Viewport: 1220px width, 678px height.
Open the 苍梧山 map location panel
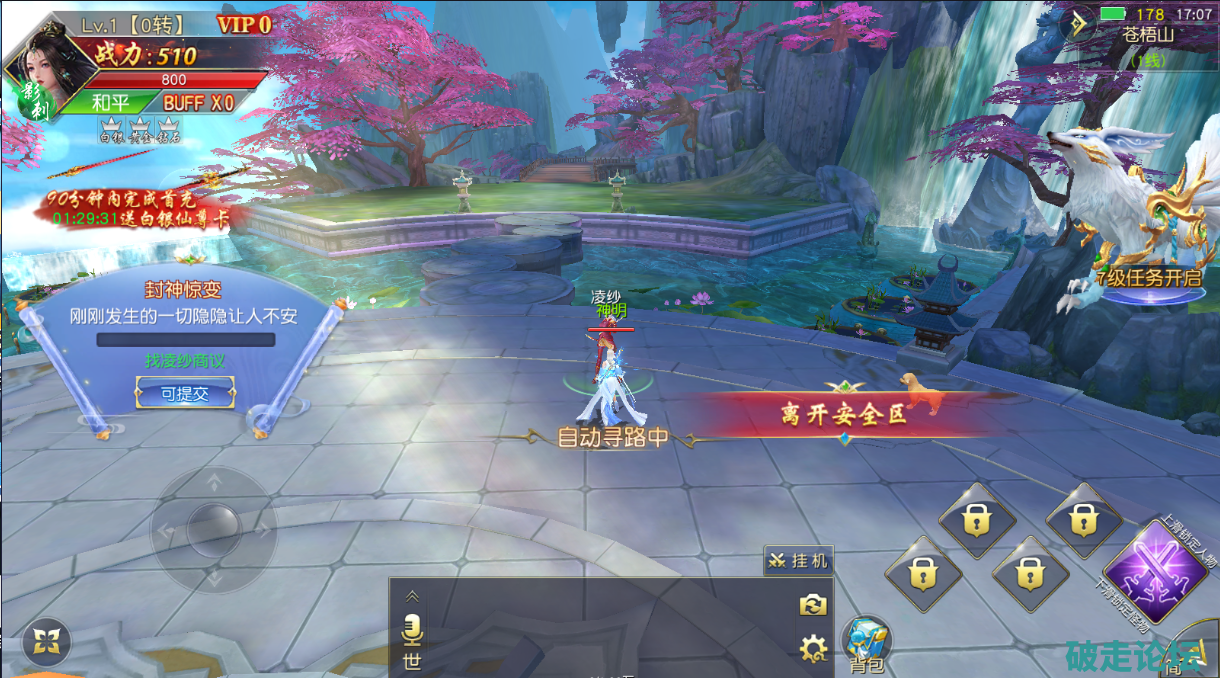(x=1146, y=33)
